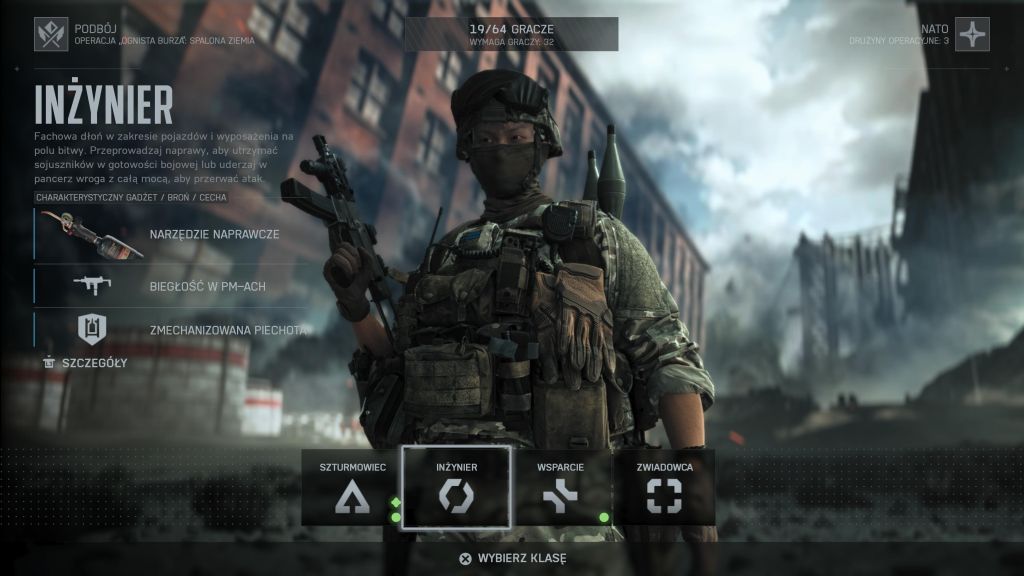Show the Narzędzie Naprawcze gadget row
Screen dimensions: 1024x576
click(170, 235)
